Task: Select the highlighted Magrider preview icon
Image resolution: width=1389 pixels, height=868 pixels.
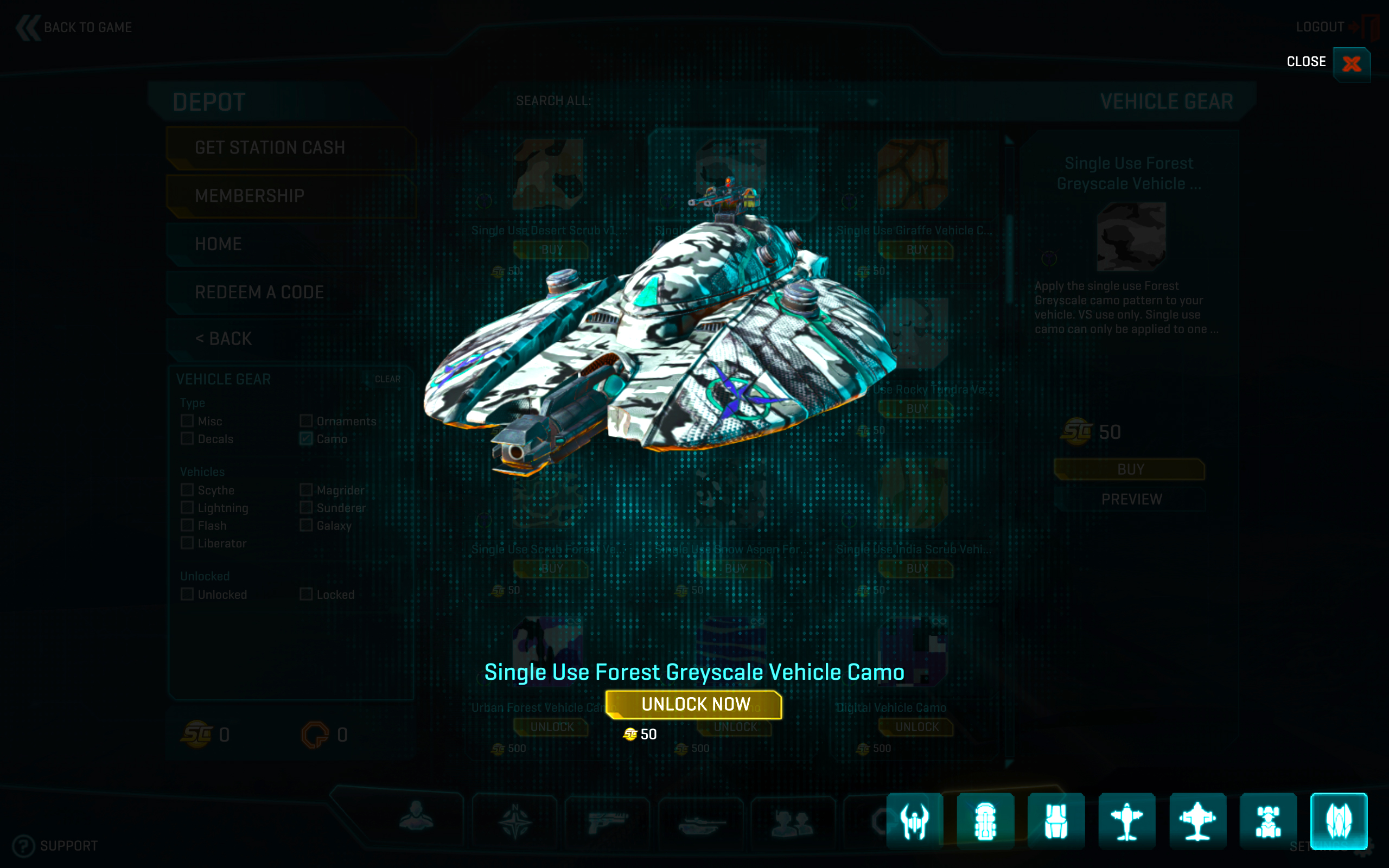Action: (1339, 821)
